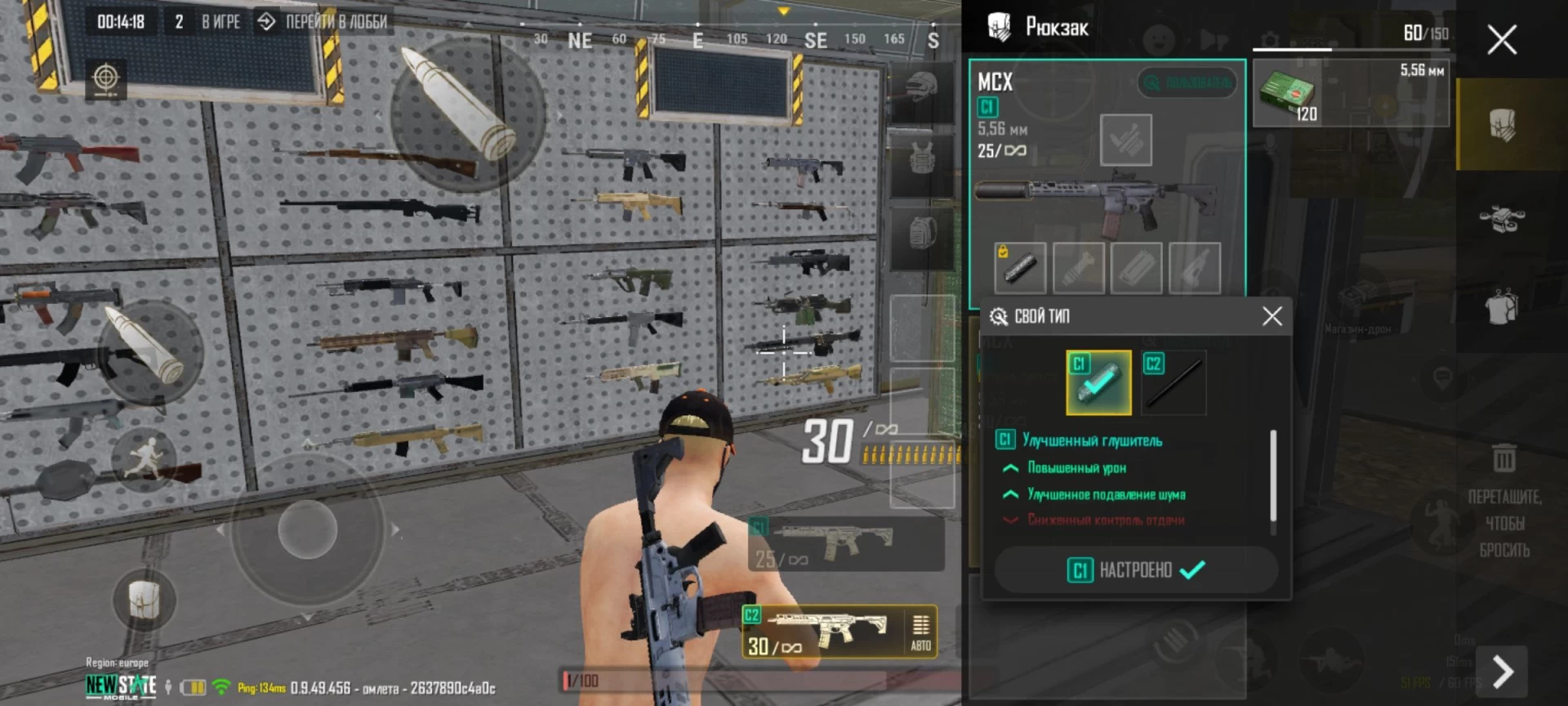Select the C1 weapon slot
This screenshot has height=706, width=1568.
pyautogui.click(x=845, y=543)
